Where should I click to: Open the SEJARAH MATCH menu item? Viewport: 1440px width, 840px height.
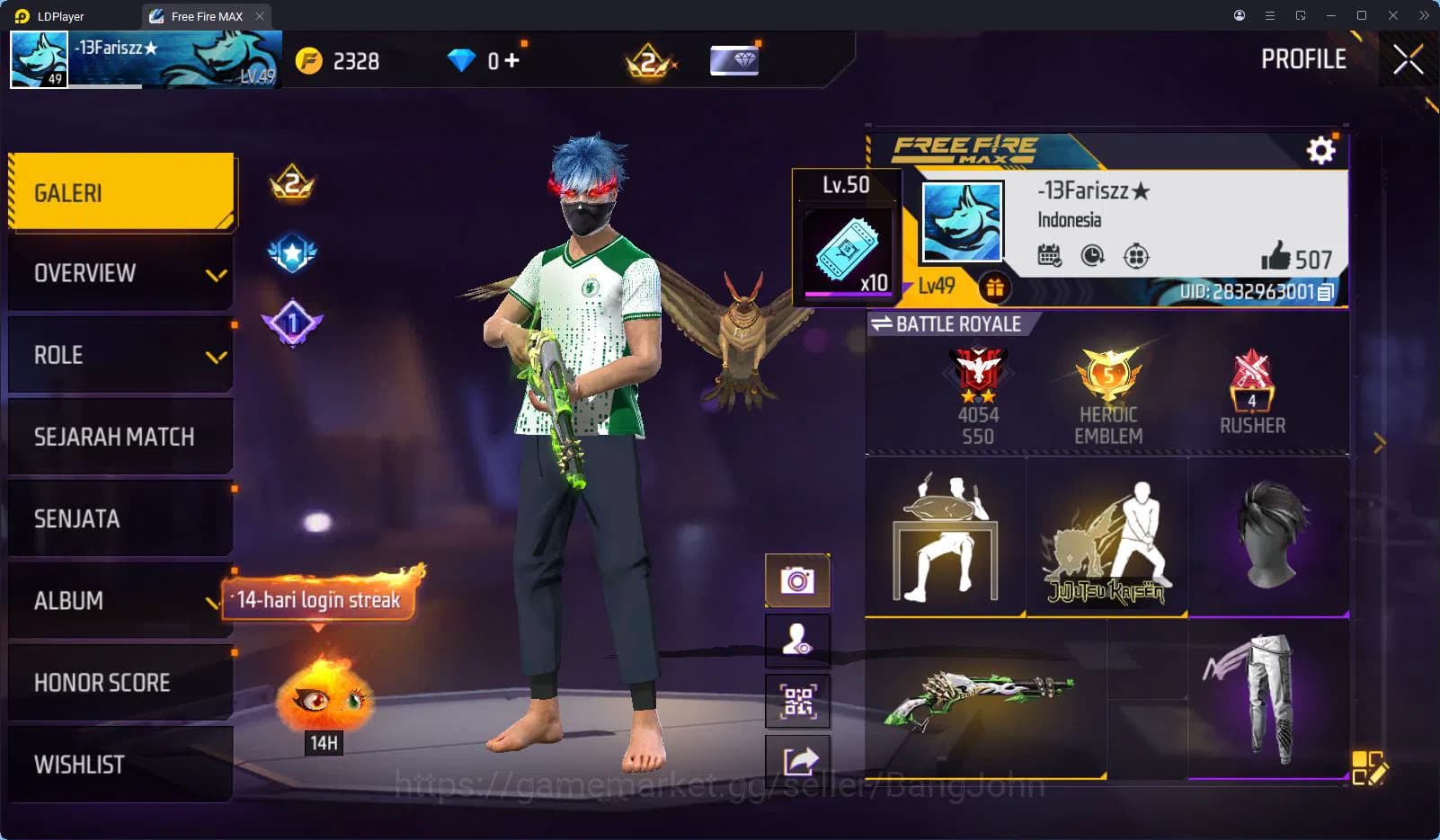click(121, 436)
